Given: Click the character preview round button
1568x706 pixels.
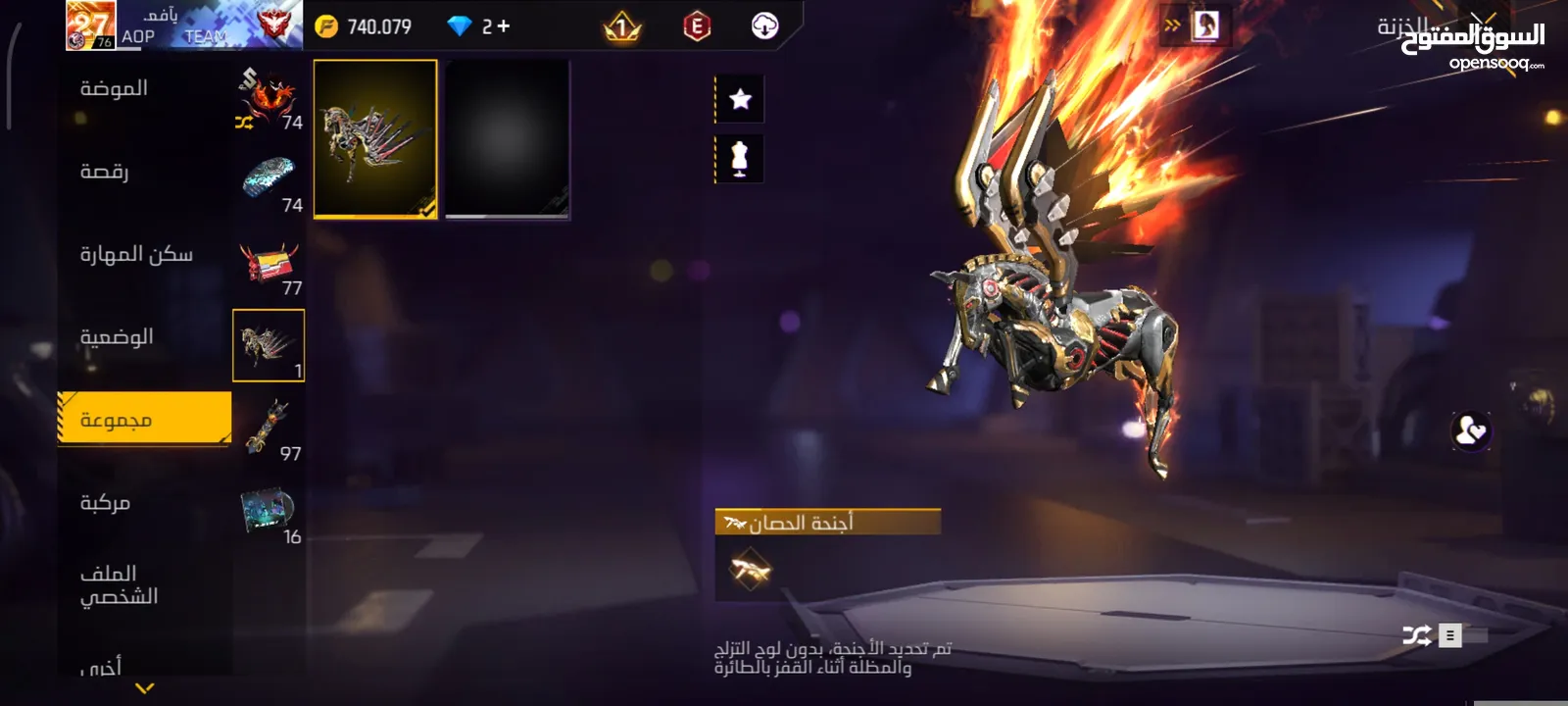Looking at the screenshot, I should (x=1471, y=430).
